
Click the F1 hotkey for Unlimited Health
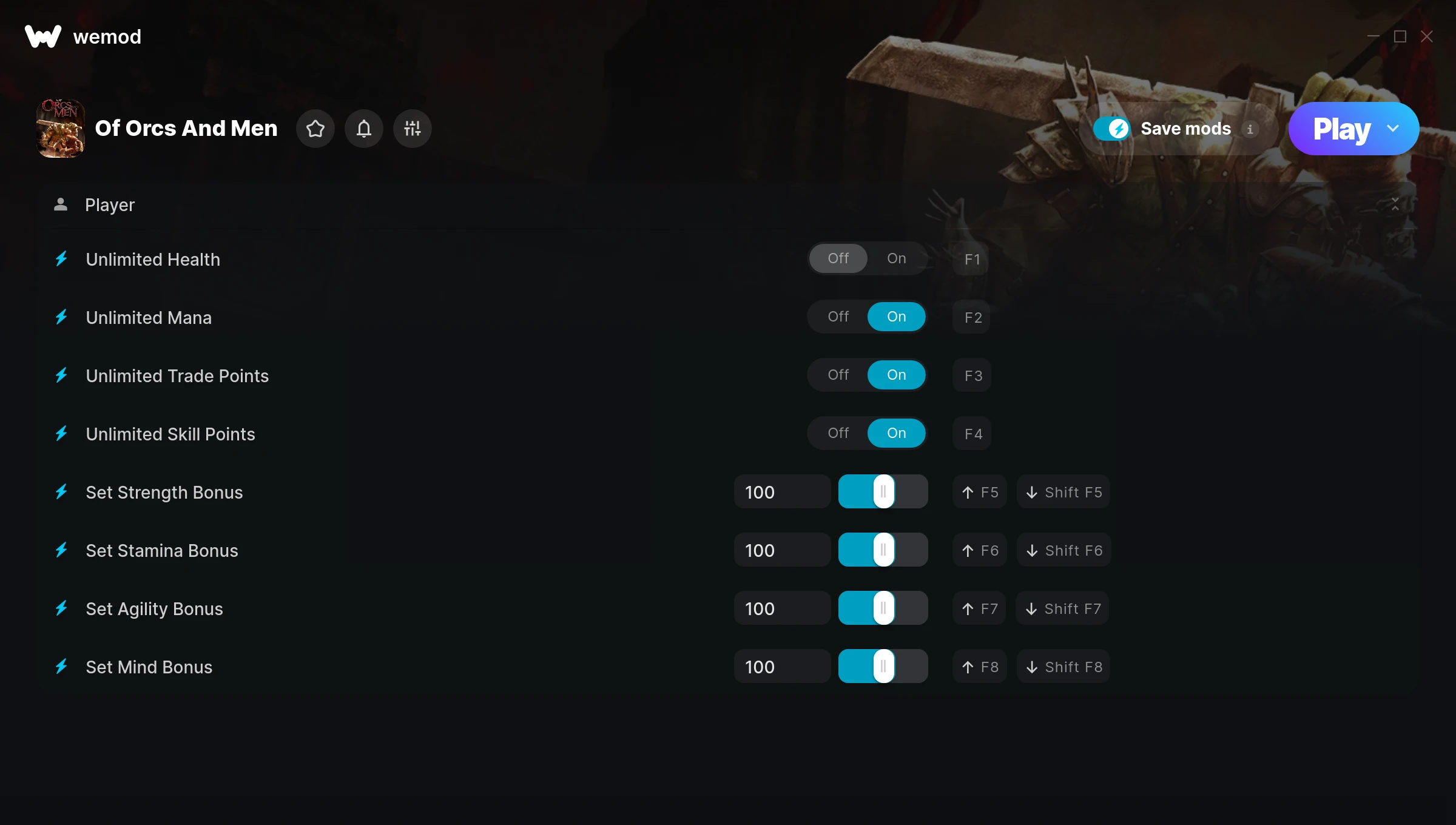(x=972, y=259)
